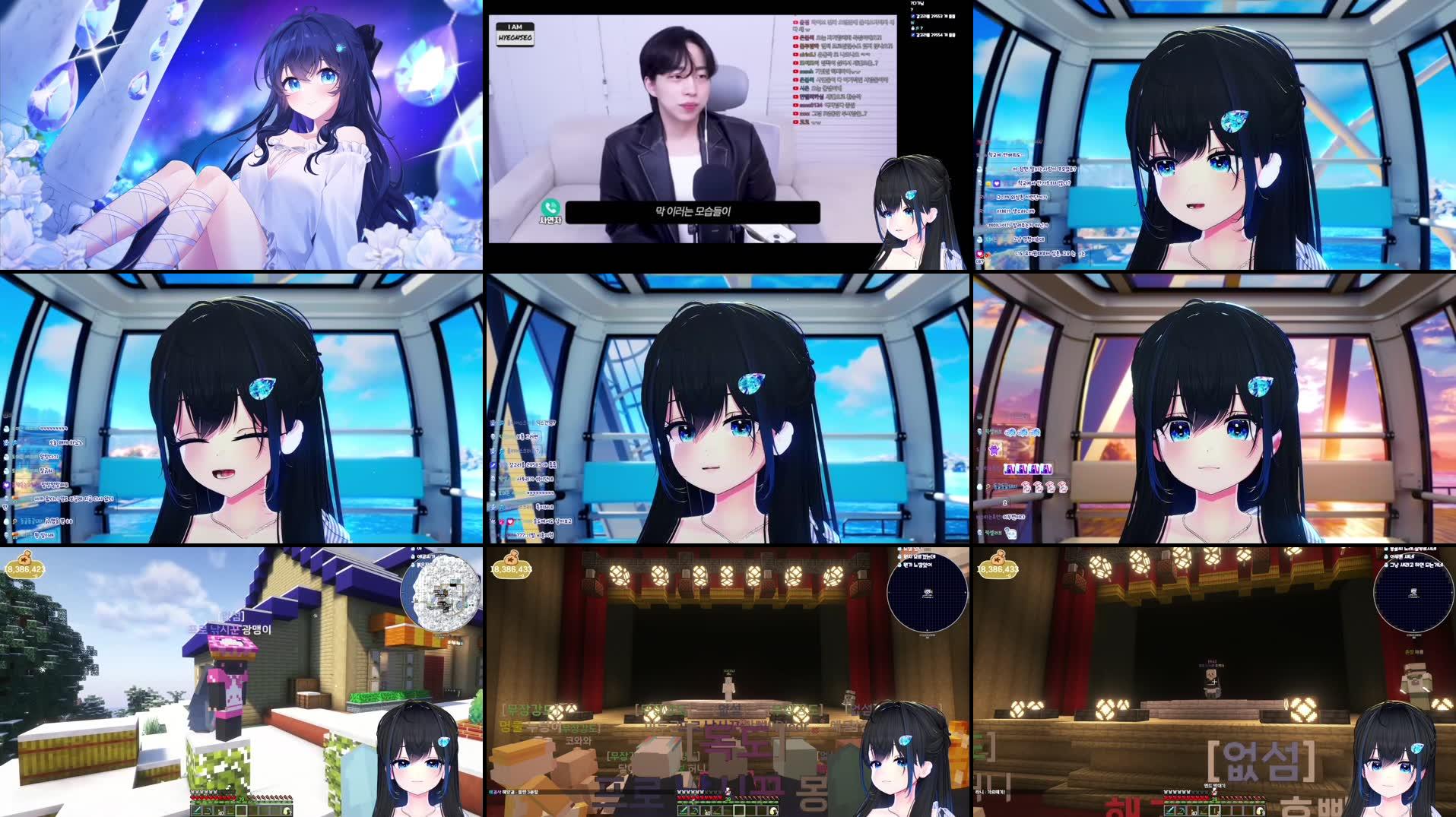Click a red YouTube badge next to a chat username

(x=795, y=23)
